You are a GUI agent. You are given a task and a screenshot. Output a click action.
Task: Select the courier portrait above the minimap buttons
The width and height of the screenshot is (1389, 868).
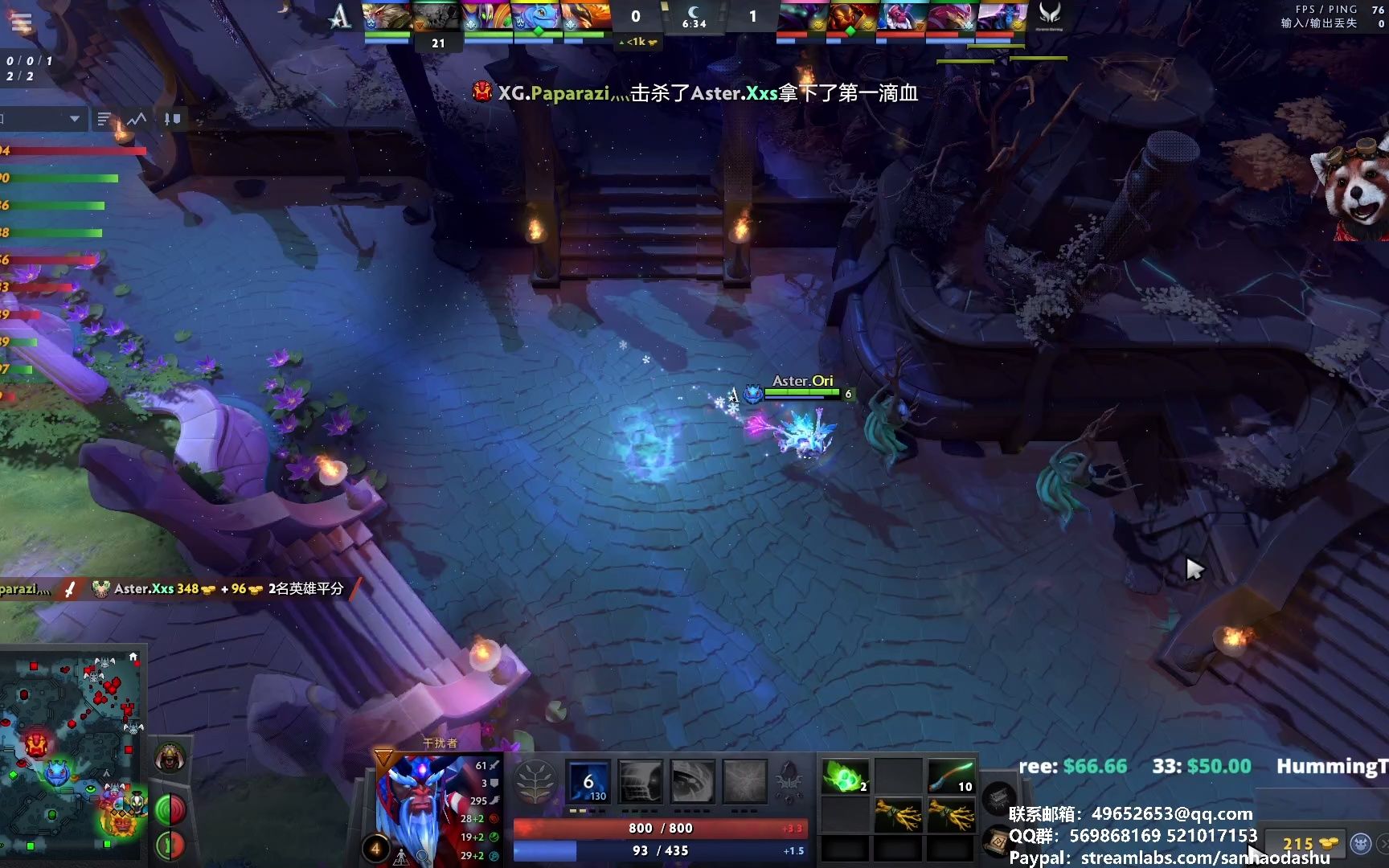[170, 758]
